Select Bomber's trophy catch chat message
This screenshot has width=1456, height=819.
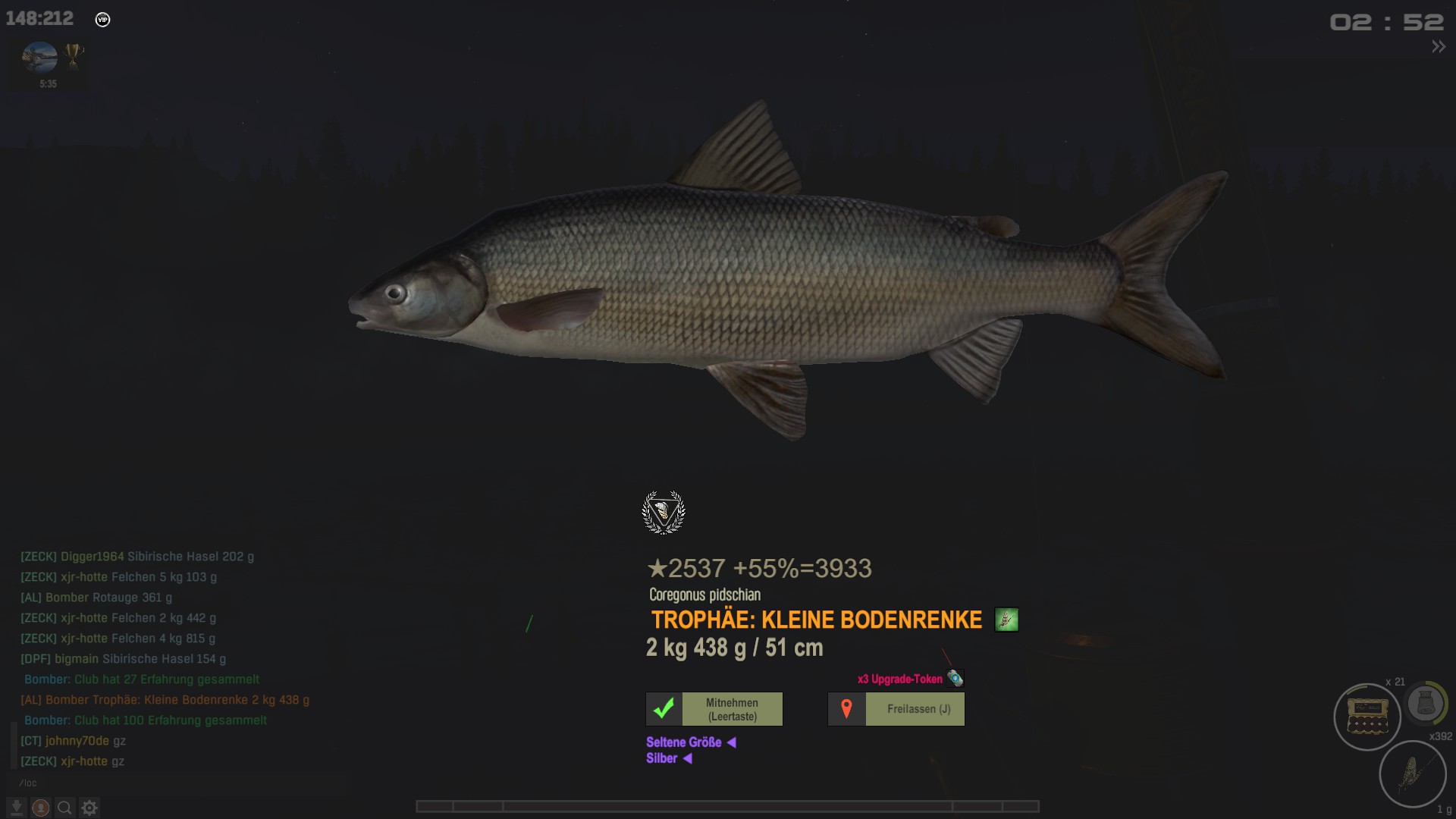[165, 700]
